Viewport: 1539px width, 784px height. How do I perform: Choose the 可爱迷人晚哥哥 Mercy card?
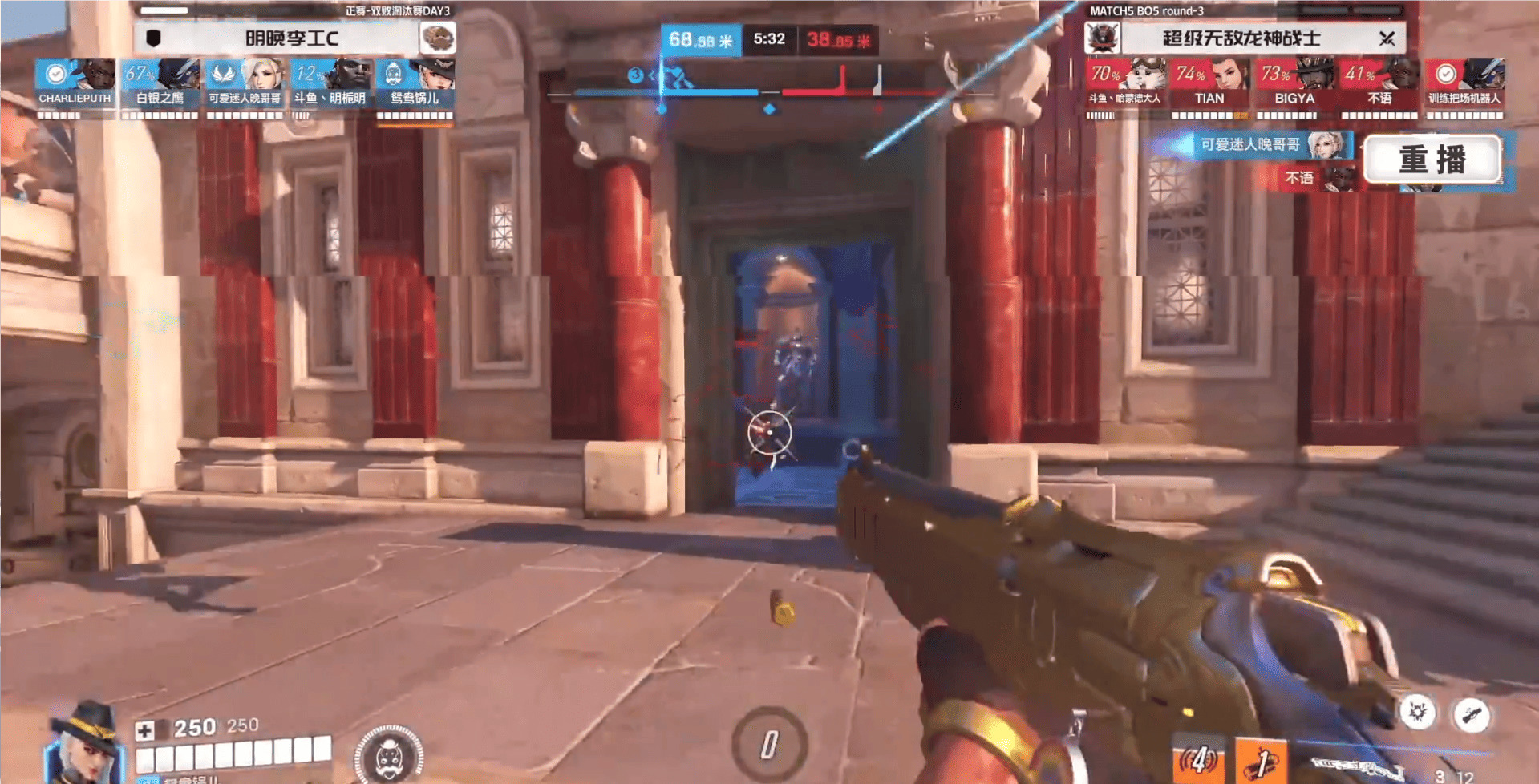click(x=245, y=83)
